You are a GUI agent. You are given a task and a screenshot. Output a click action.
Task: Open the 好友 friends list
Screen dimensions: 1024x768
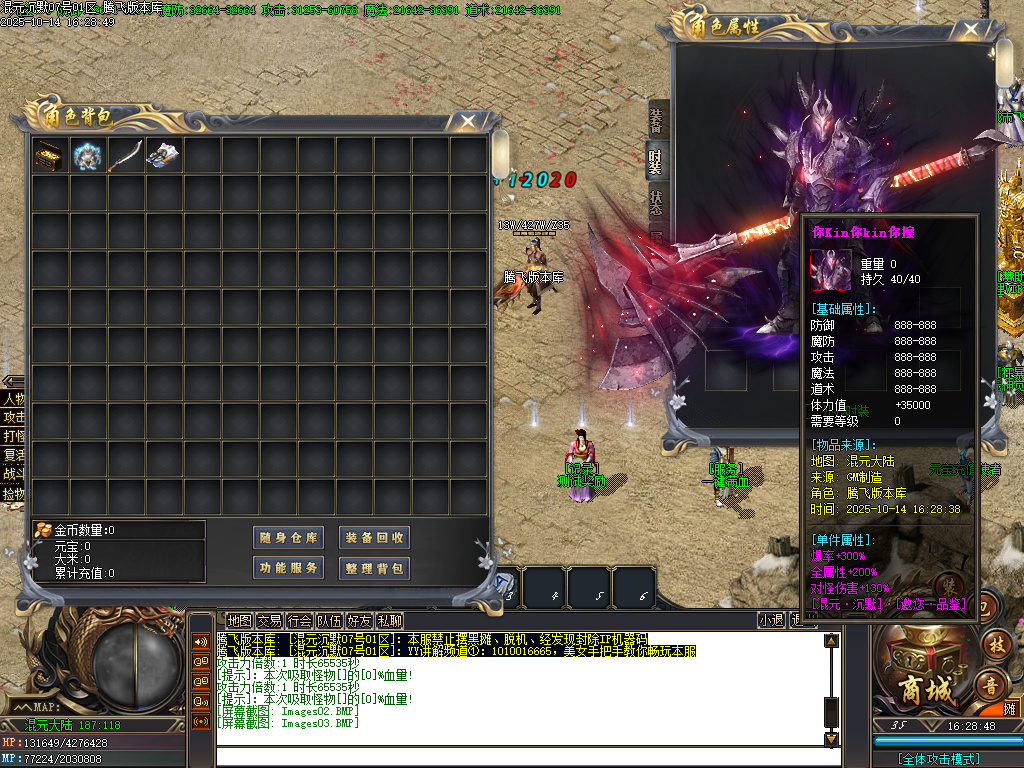[359, 621]
